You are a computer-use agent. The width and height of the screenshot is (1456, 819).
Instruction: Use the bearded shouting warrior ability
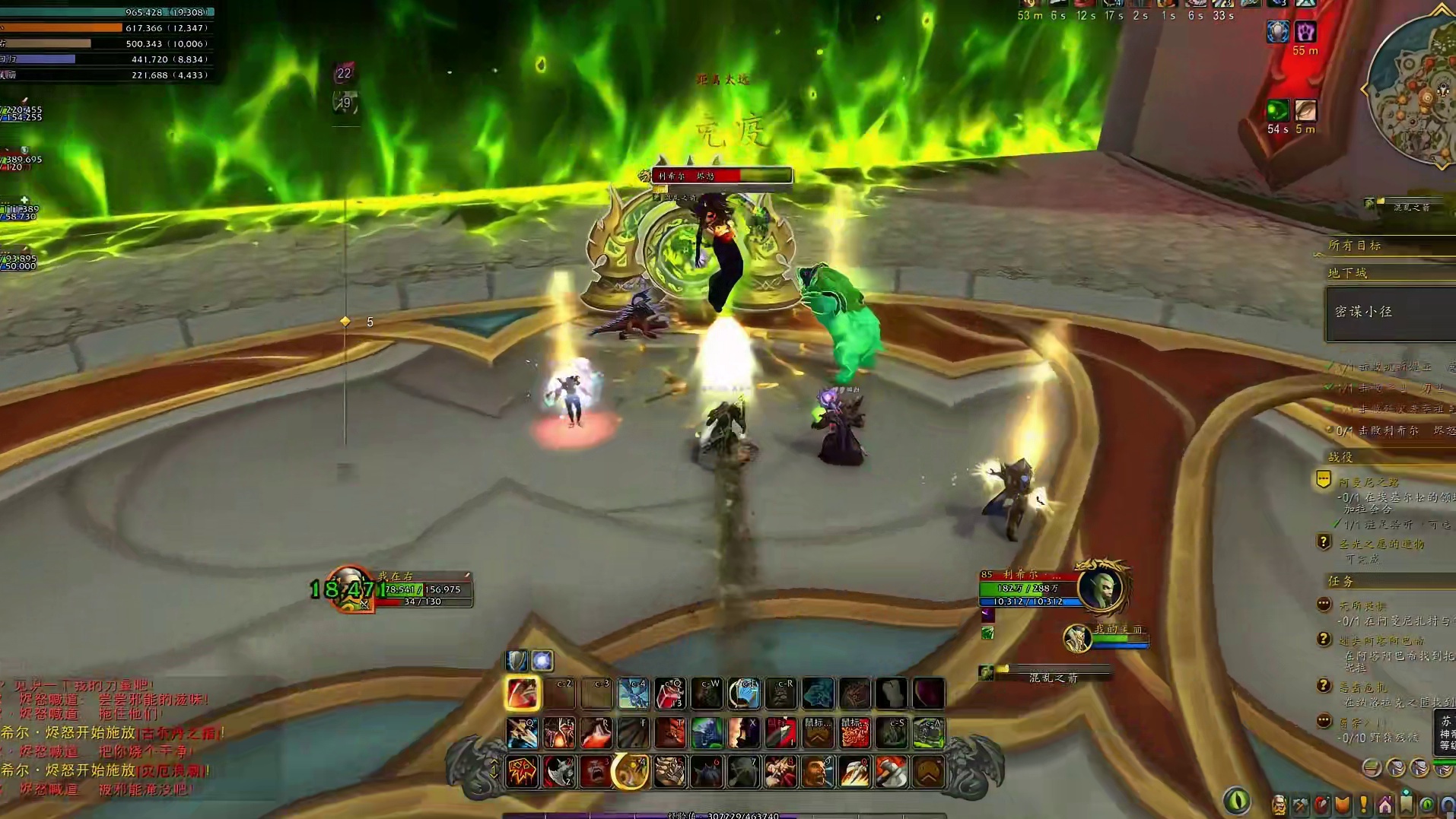point(818,773)
